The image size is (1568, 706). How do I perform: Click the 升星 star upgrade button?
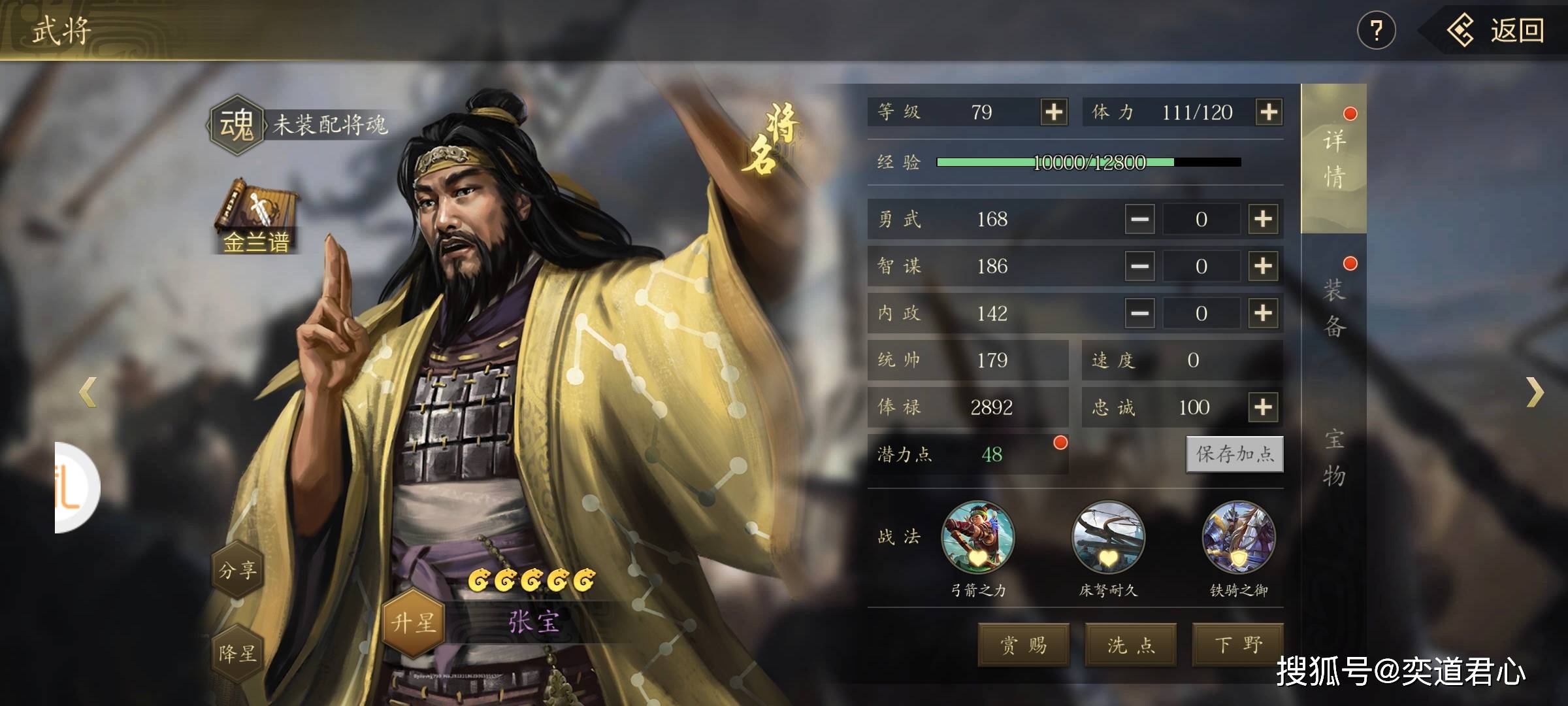(x=413, y=622)
